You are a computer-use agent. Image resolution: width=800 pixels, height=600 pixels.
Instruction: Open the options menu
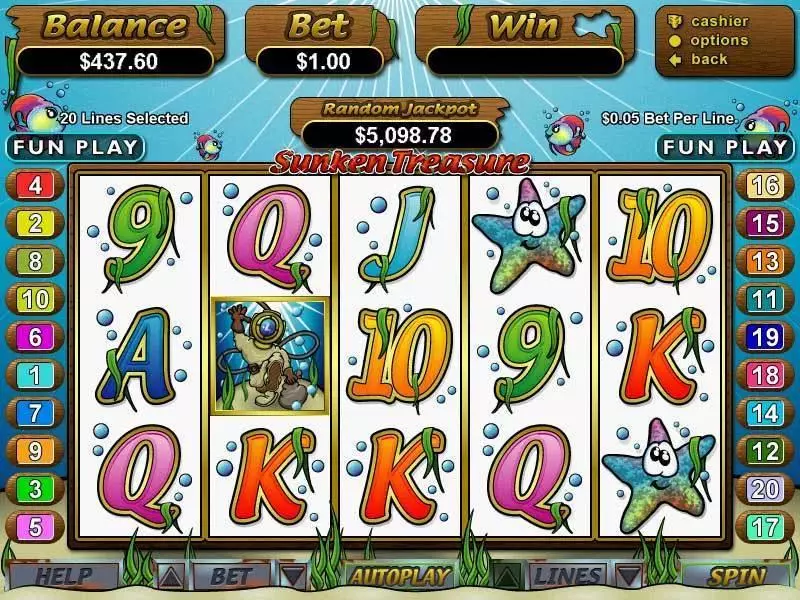(x=718, y=41)
